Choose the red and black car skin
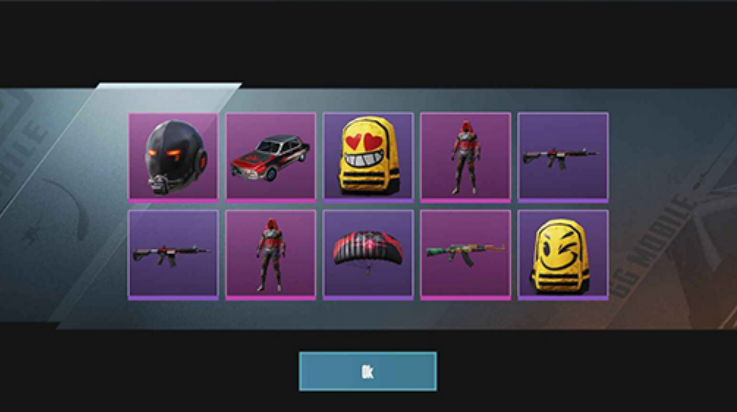Screen dimensions: 737x412 [270, 156]
